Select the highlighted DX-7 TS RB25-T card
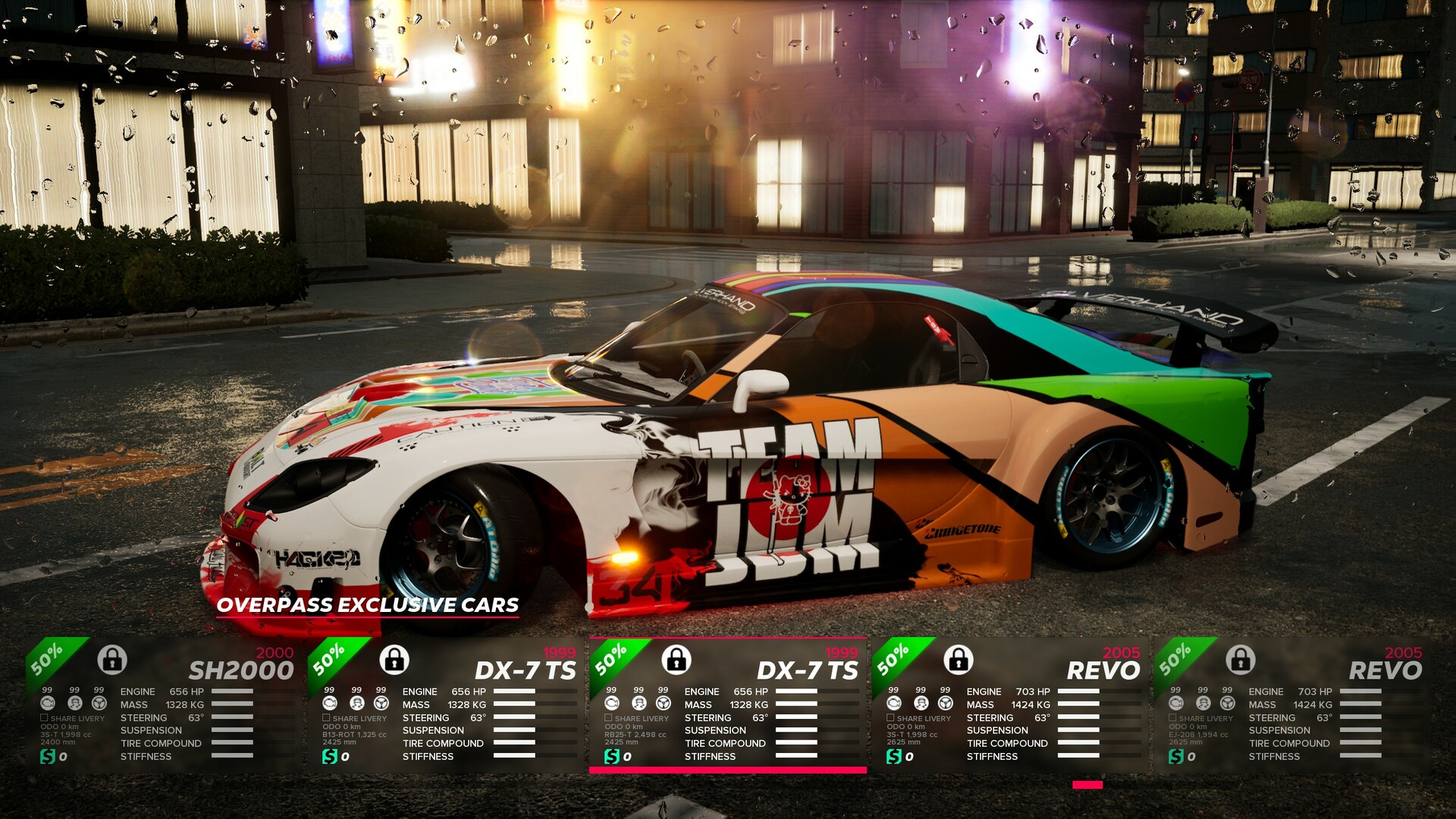The image size is (1456, 819). (728, 705)
